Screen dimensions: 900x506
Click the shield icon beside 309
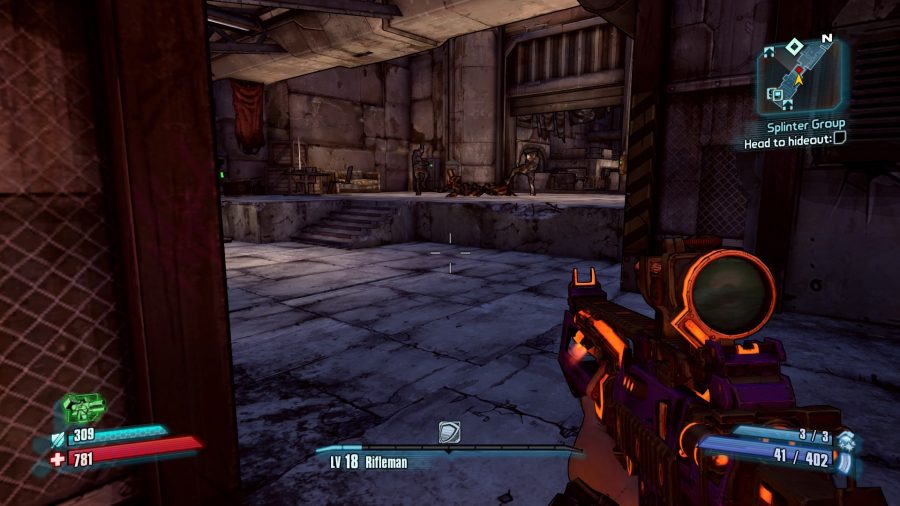pyautogui.click(x=57, y=437)
